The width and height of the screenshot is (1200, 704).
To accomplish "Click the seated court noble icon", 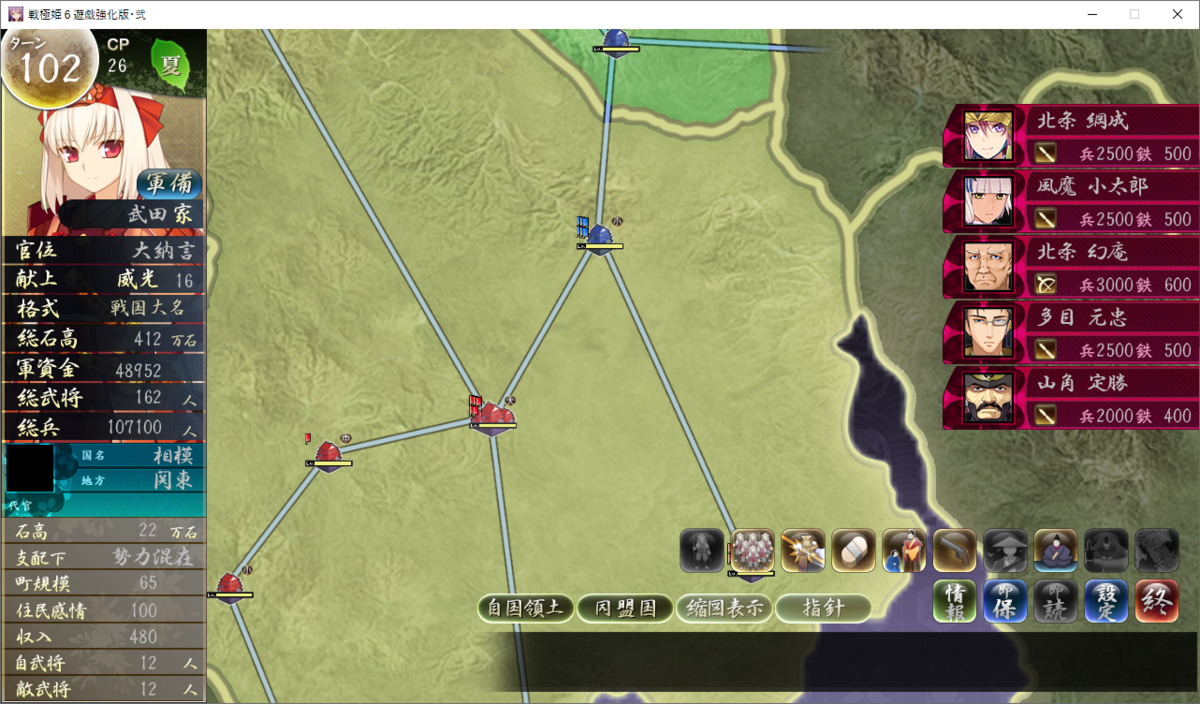I will [x=1055, y=551].
